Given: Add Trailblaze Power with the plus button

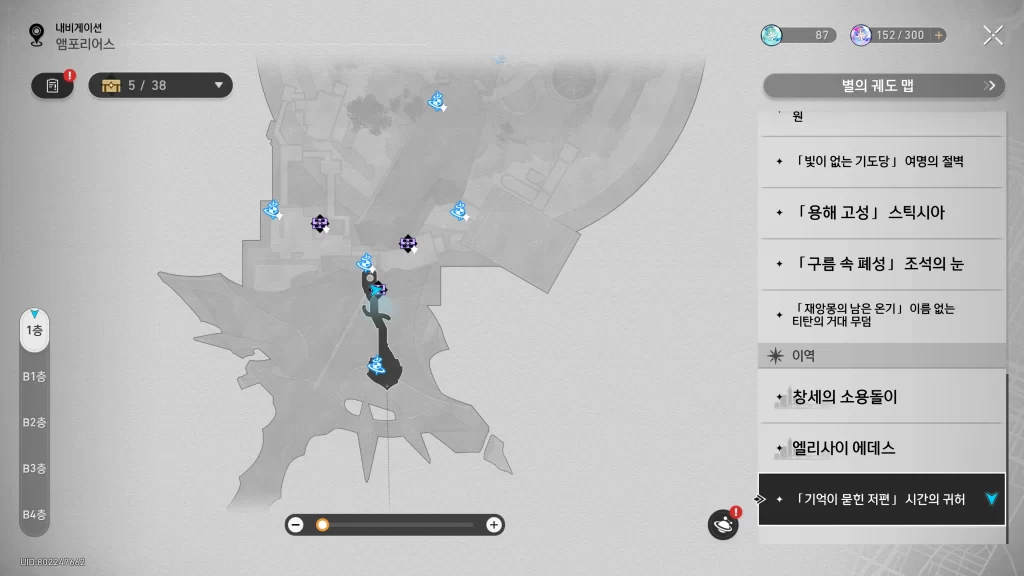Looking at the screenshot, I should [938, 35].
